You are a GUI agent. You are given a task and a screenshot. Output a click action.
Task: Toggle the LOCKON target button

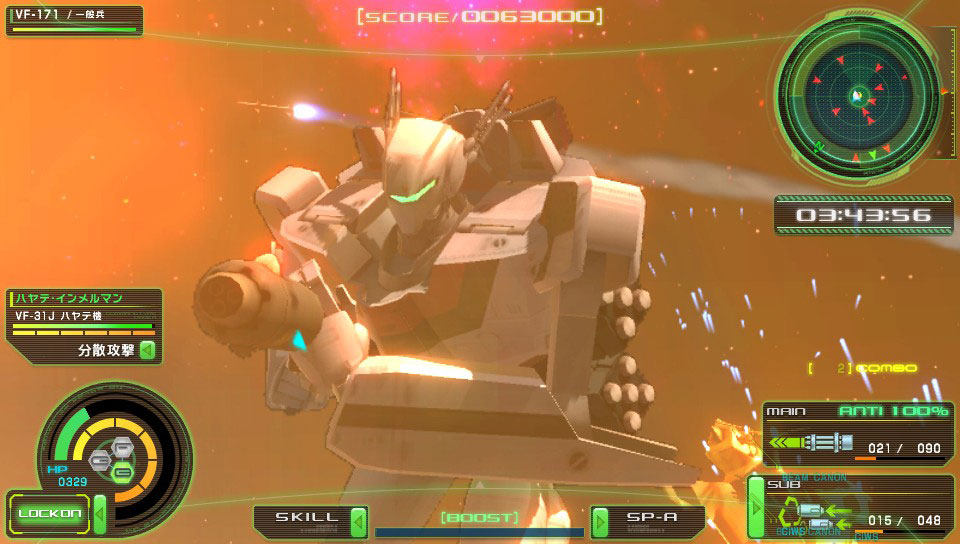tap(50, 514)
